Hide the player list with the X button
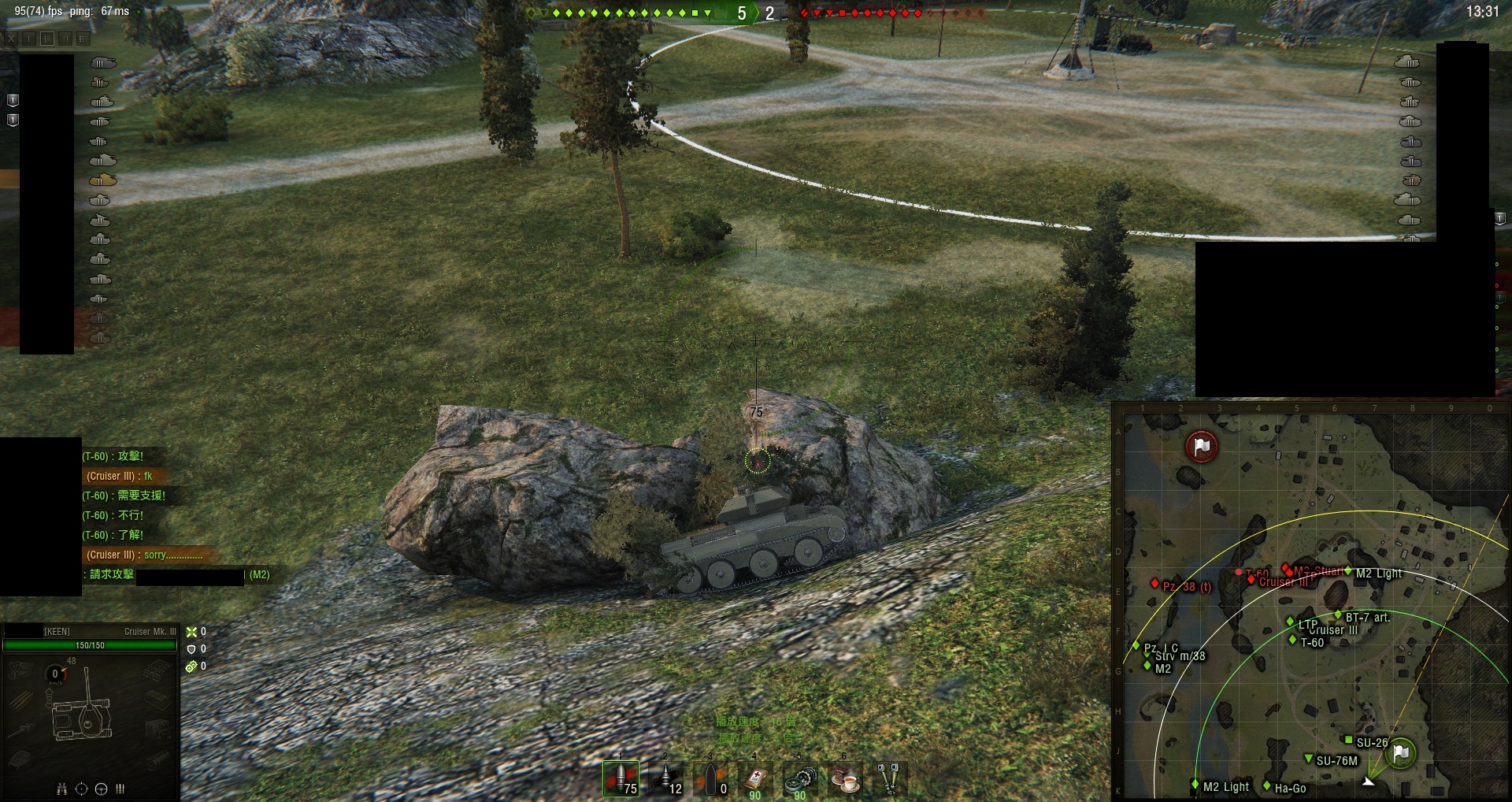The image size is (1512, 802). [x=11, y=39]
